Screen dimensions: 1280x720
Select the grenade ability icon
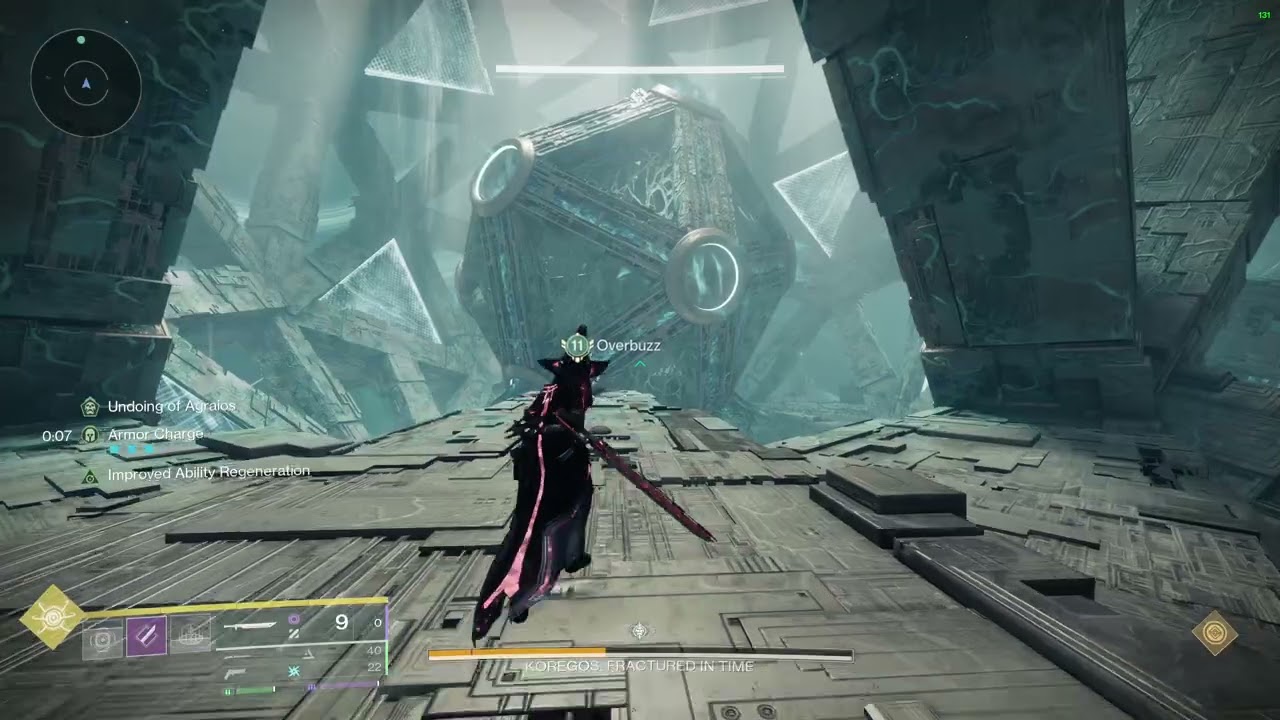click(102, 636)
